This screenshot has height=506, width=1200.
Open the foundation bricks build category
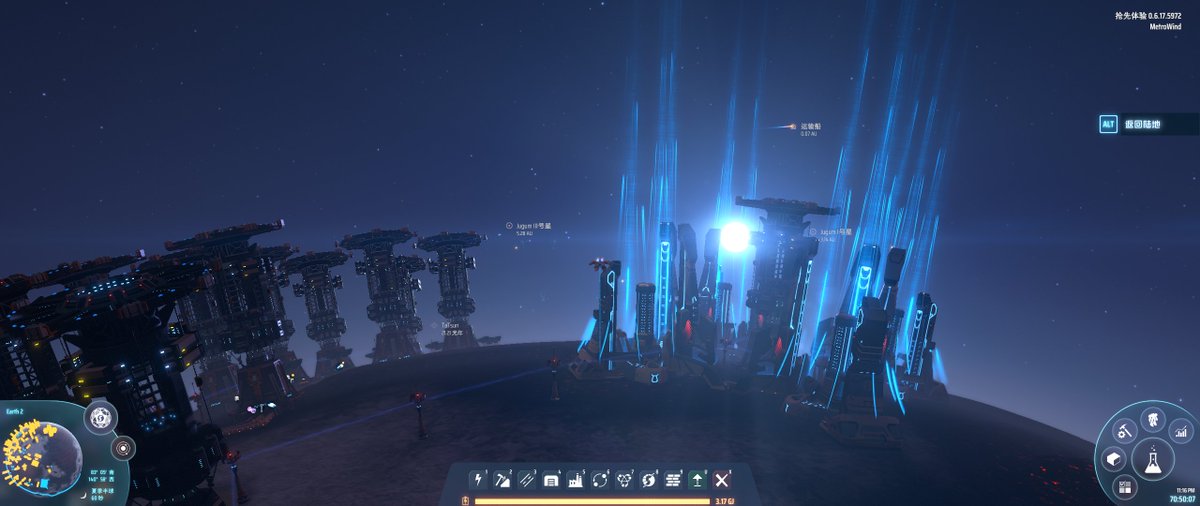tap(672, 480)
